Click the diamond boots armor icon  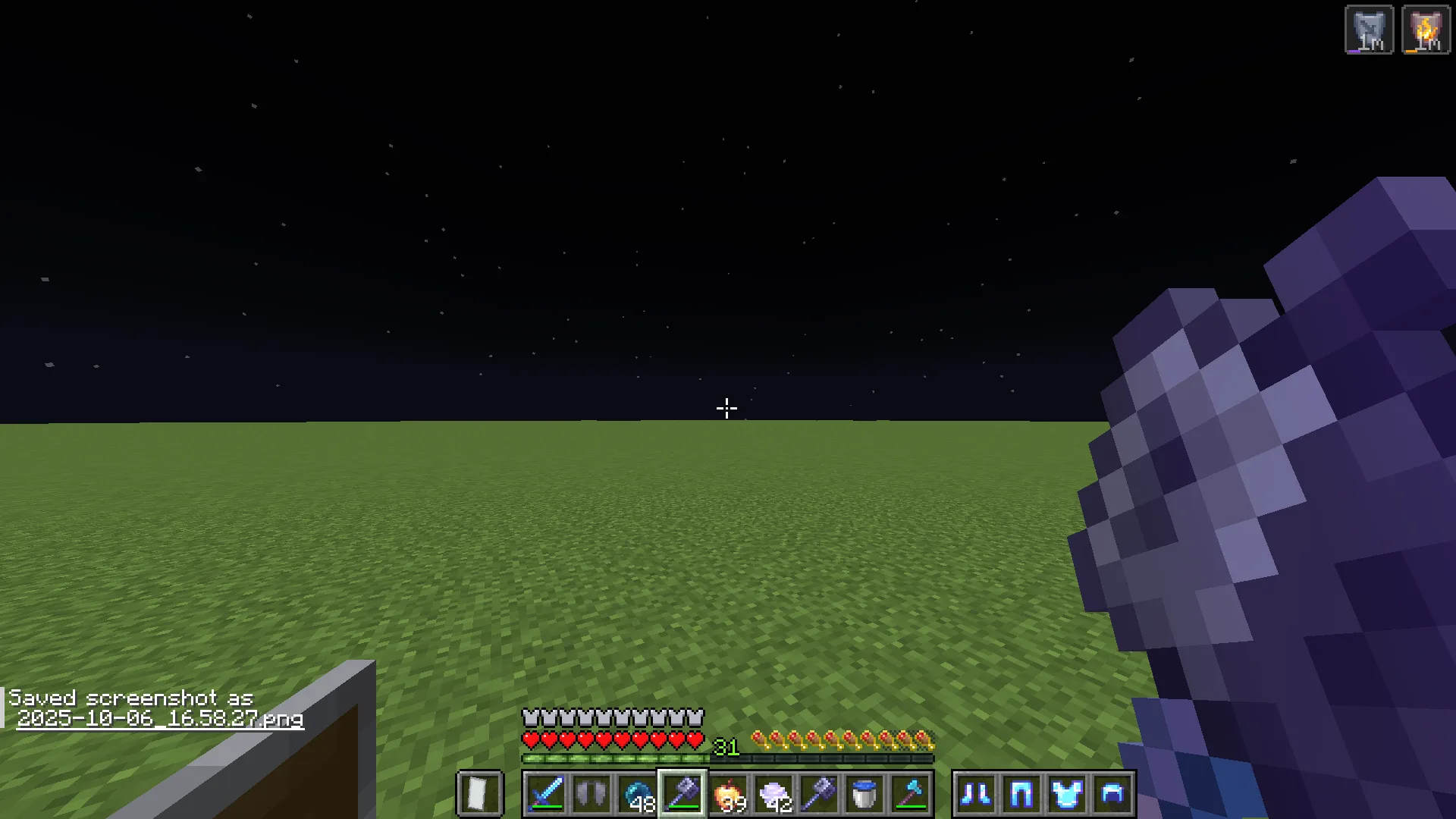976,794
